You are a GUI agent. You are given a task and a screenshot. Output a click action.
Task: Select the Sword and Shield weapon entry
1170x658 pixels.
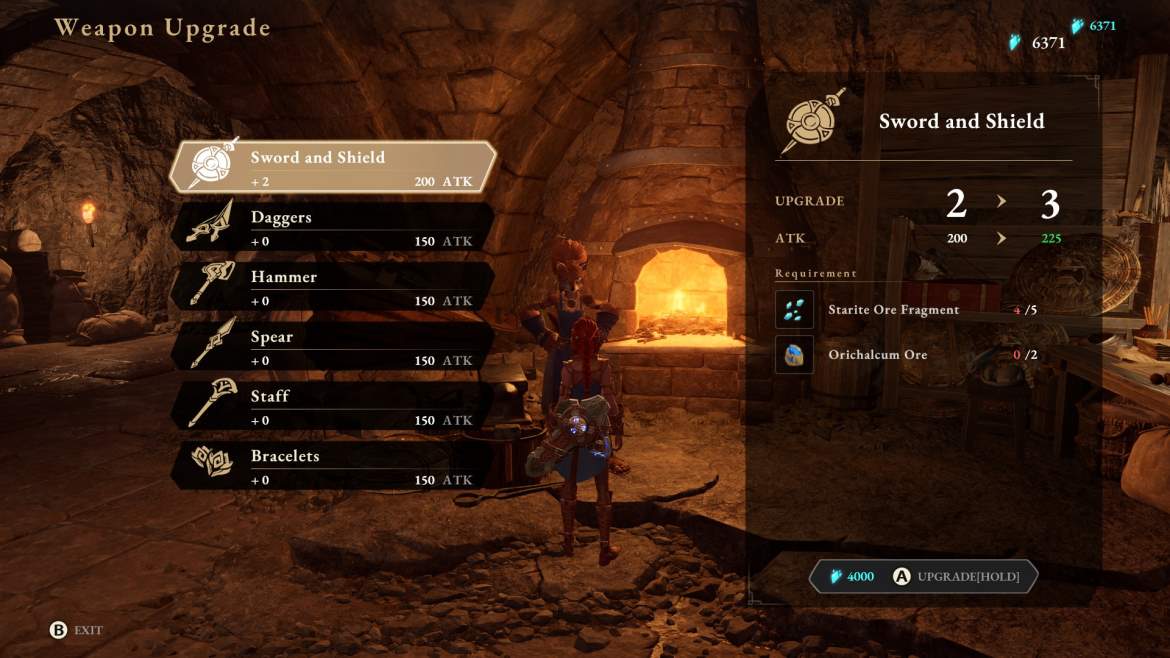coord(332,167)
